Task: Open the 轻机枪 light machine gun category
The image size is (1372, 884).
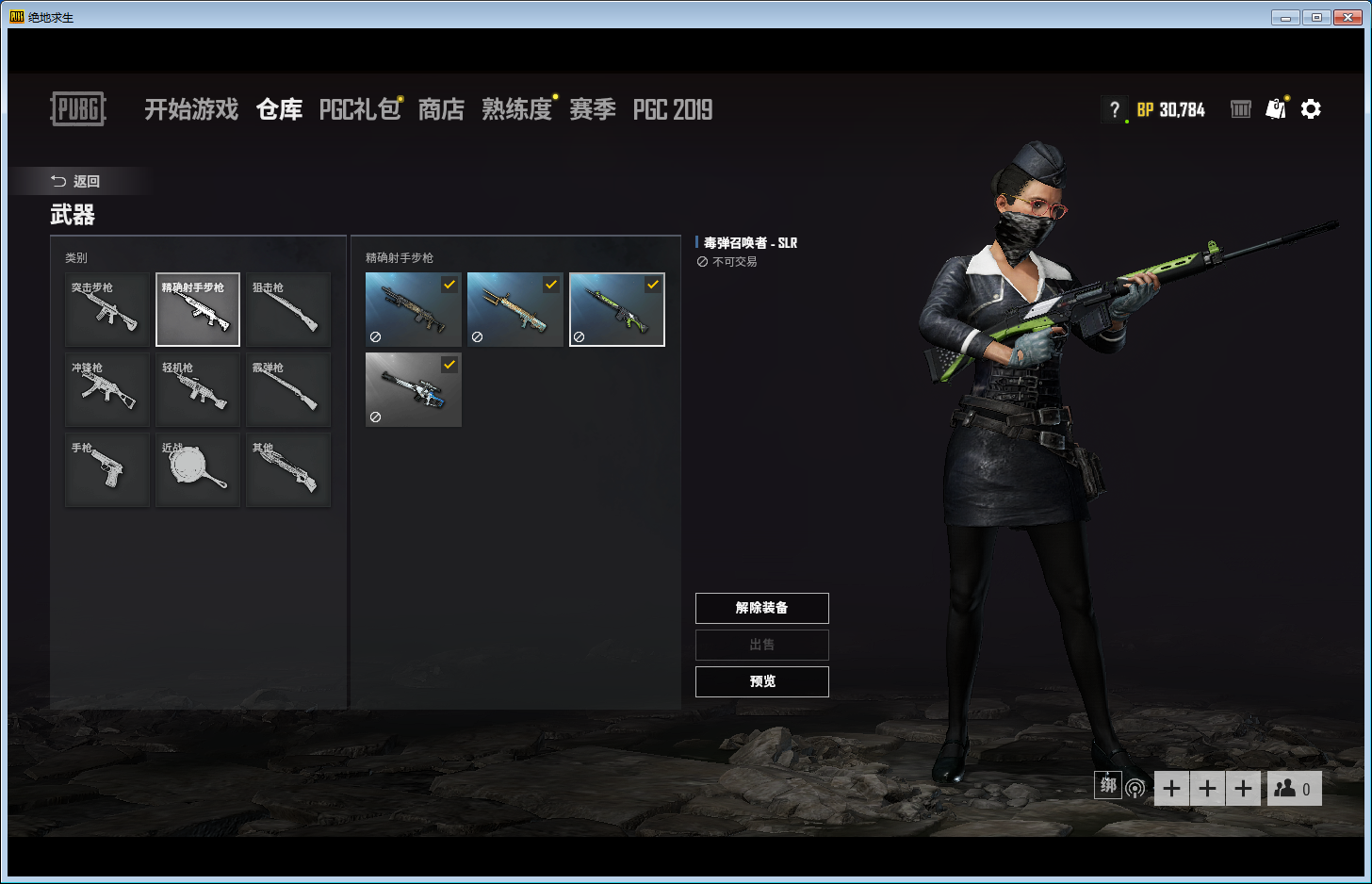Action: (198, 390)
